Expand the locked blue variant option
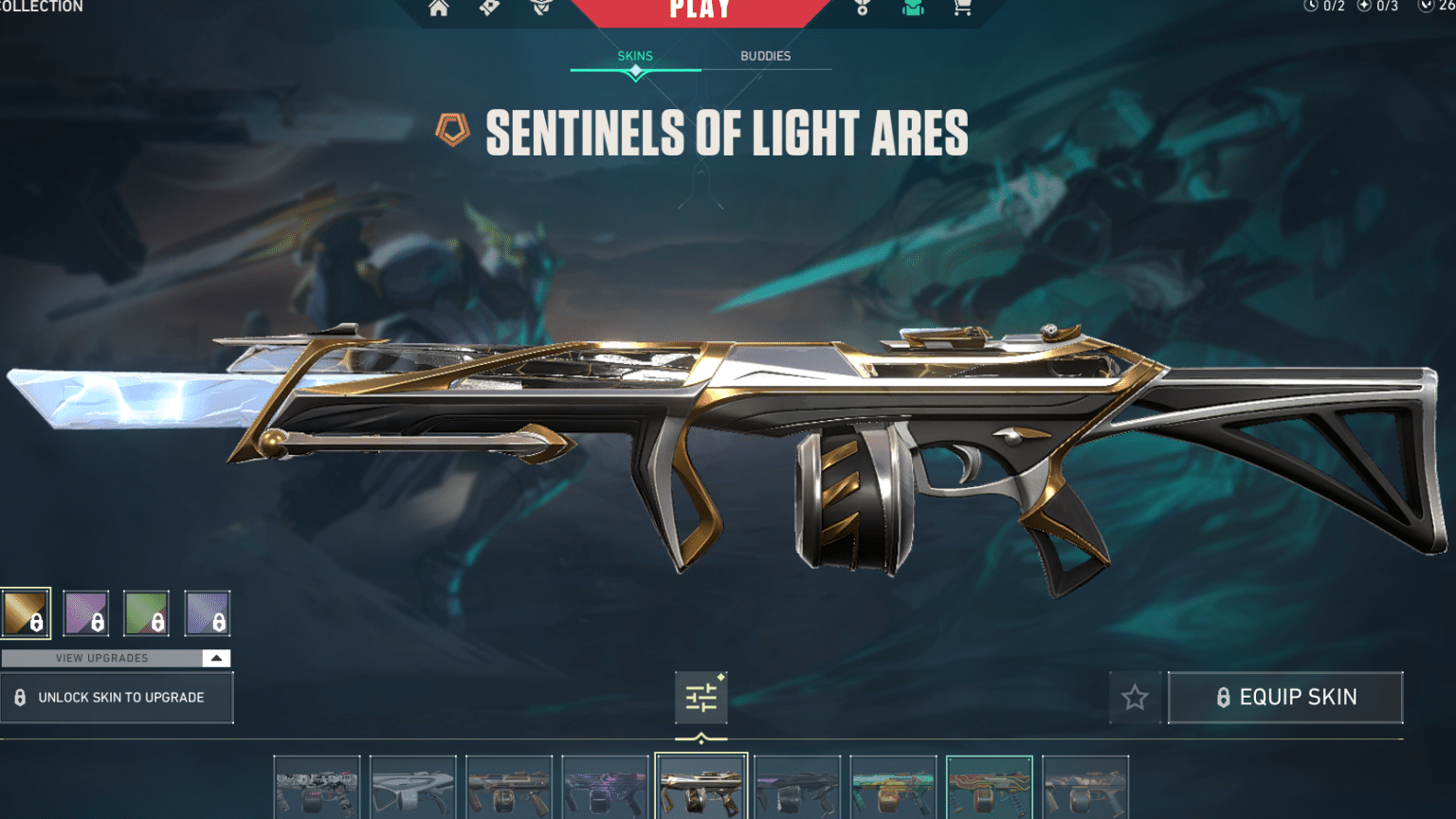The width and height of the screenshot is (1456, 819). [x=208, y=612]
